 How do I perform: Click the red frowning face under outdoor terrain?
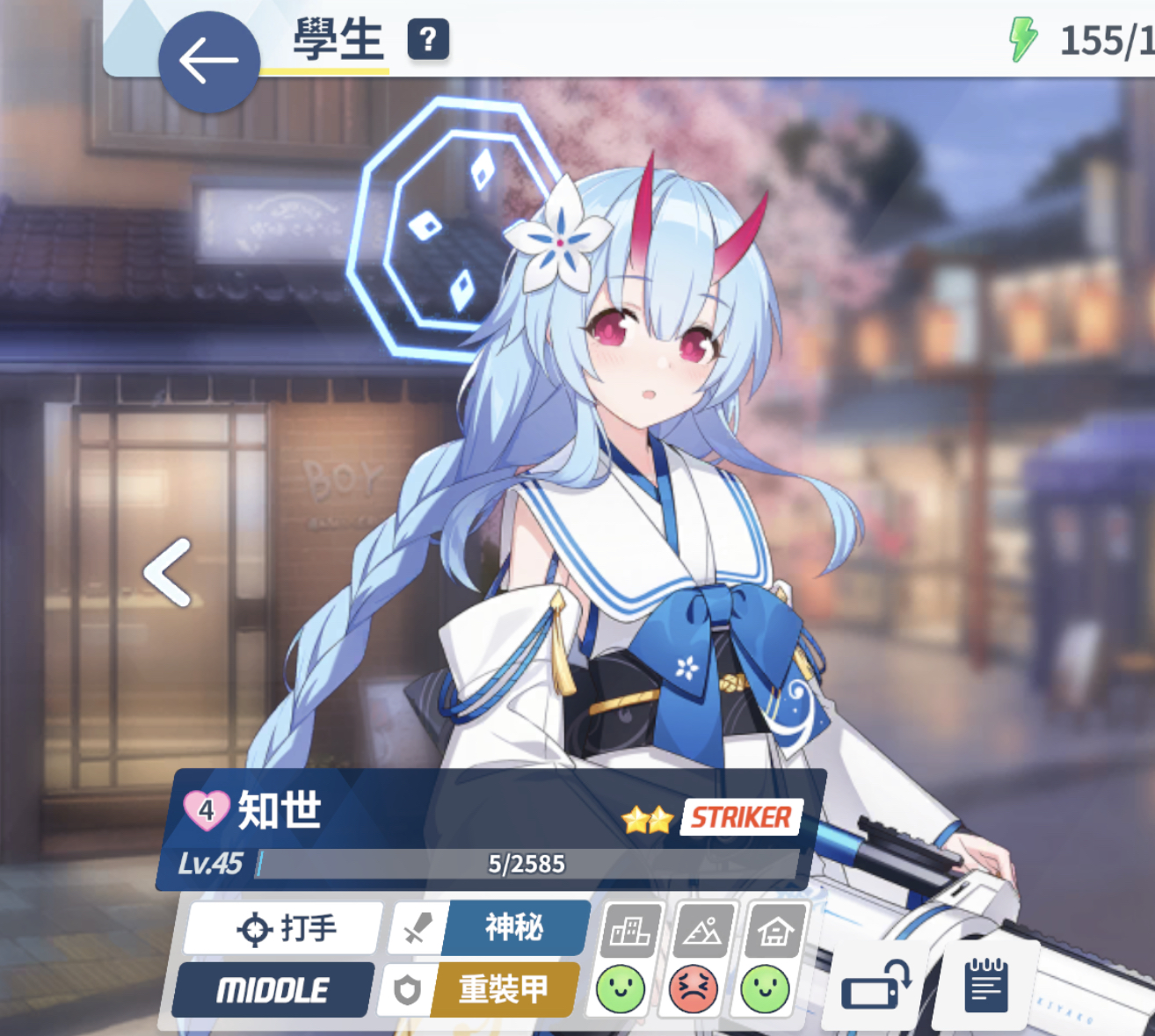click(693, 989)
